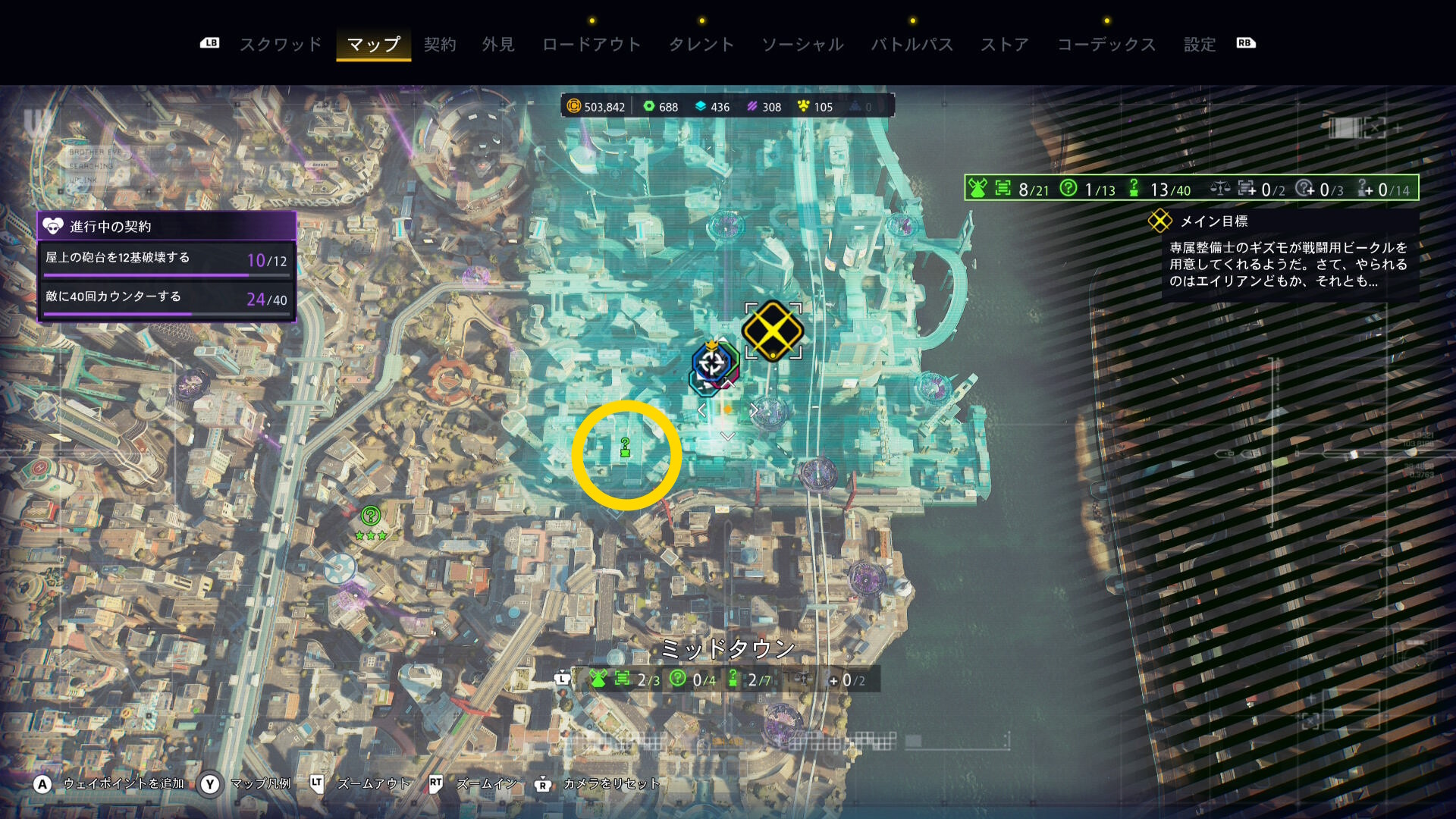Click the green riddle marker inside yellow circle
Viewport: 1456px width, 819px height.
625,447
